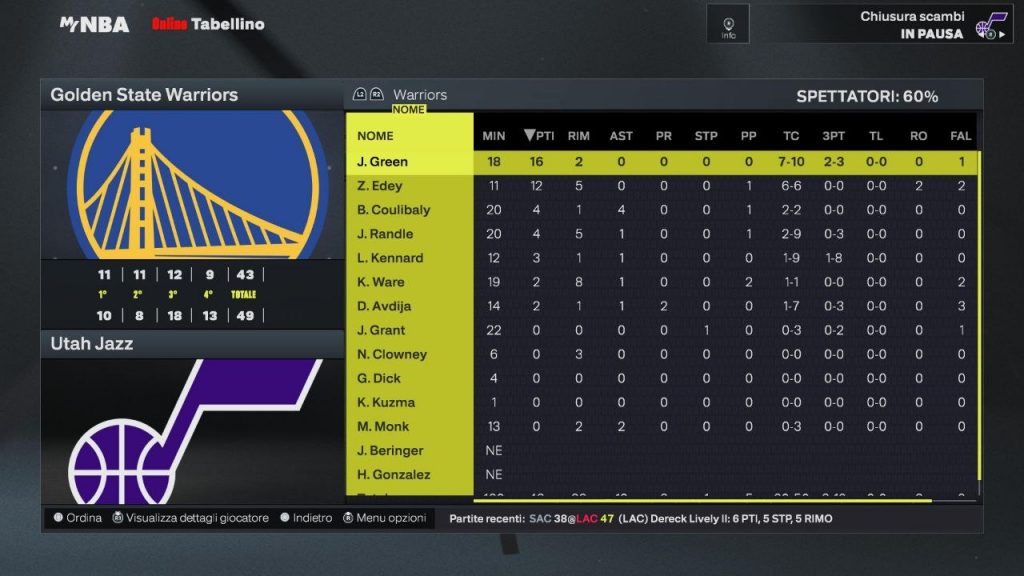Select K. Kuzma's stat row

click(385, 402)
